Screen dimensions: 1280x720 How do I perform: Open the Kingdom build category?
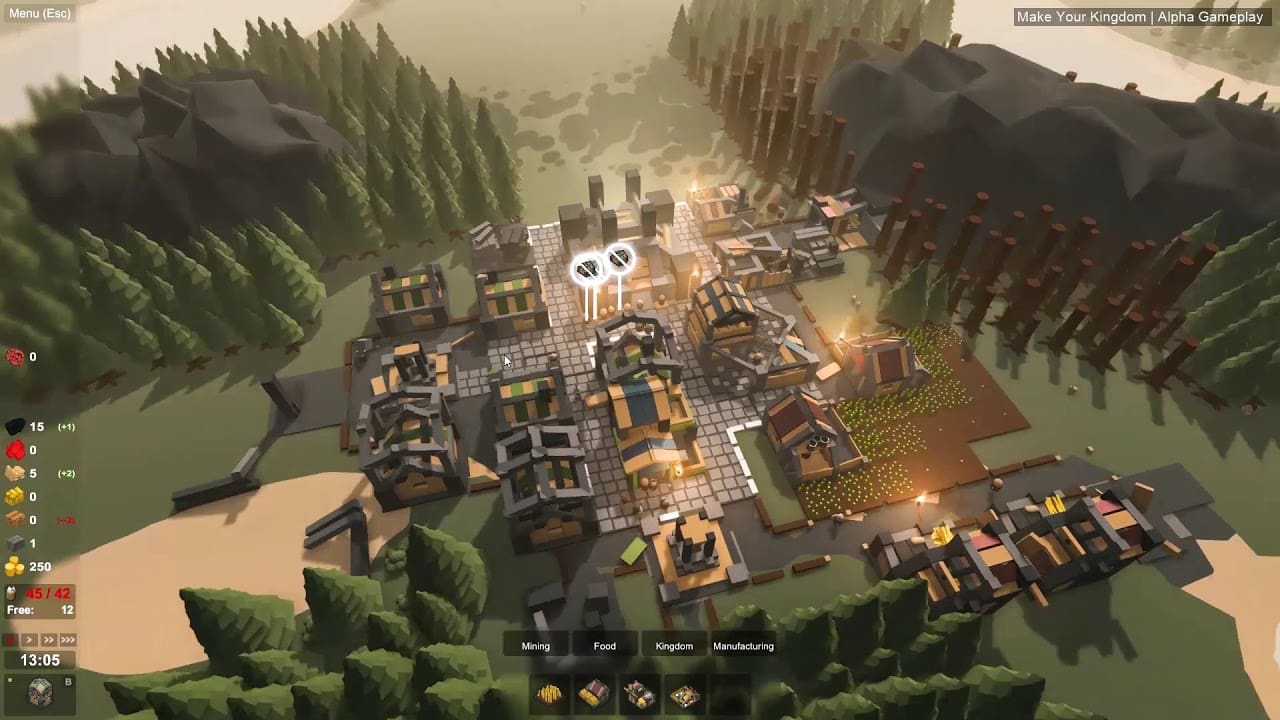point(674,646)
